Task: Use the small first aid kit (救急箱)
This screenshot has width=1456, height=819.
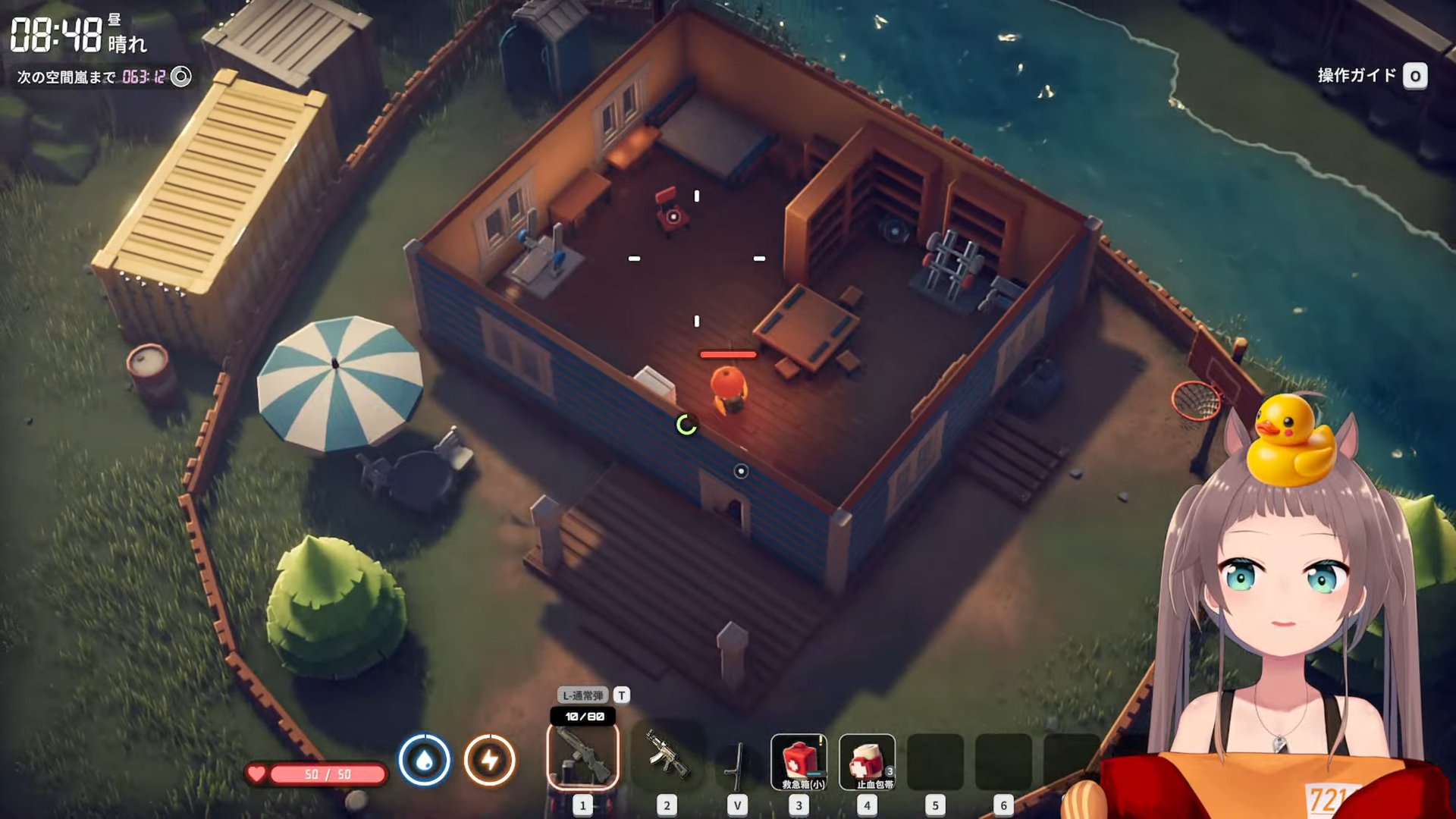Action: coord(799,761)
